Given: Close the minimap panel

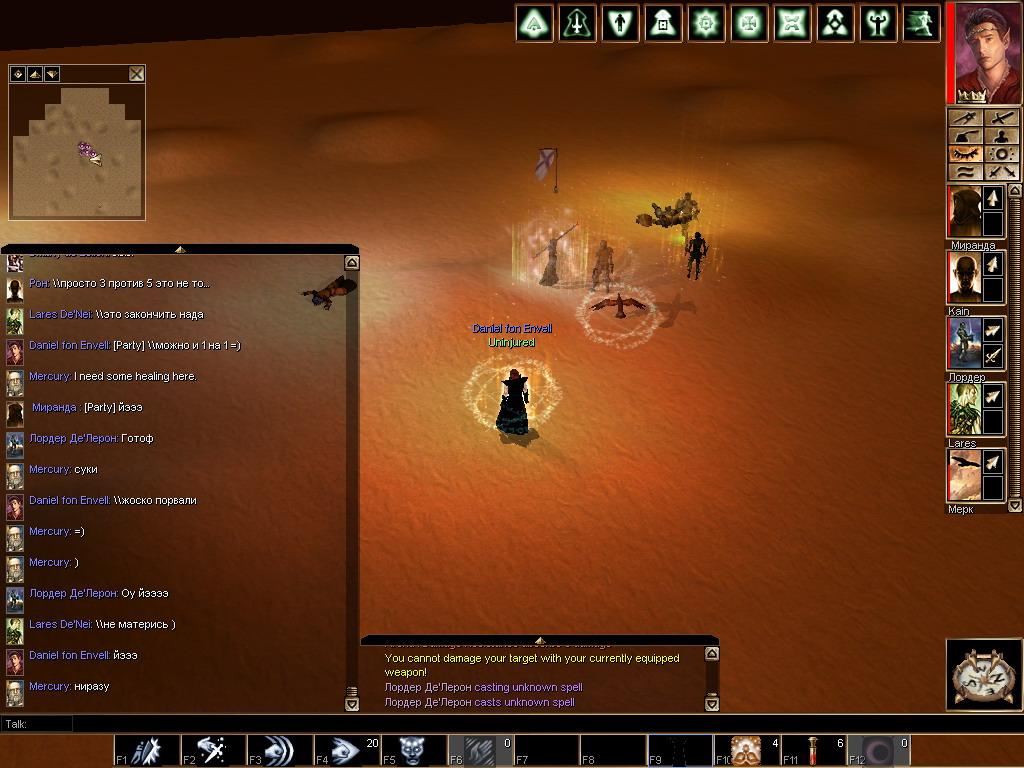Looking at the screenshot, I should (136, 74).
